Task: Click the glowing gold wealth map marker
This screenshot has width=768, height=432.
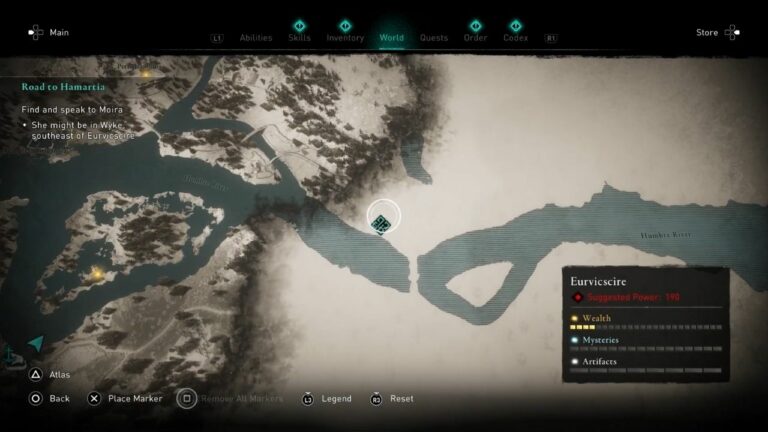Action: pyautogui.click(x=97, y=272)
